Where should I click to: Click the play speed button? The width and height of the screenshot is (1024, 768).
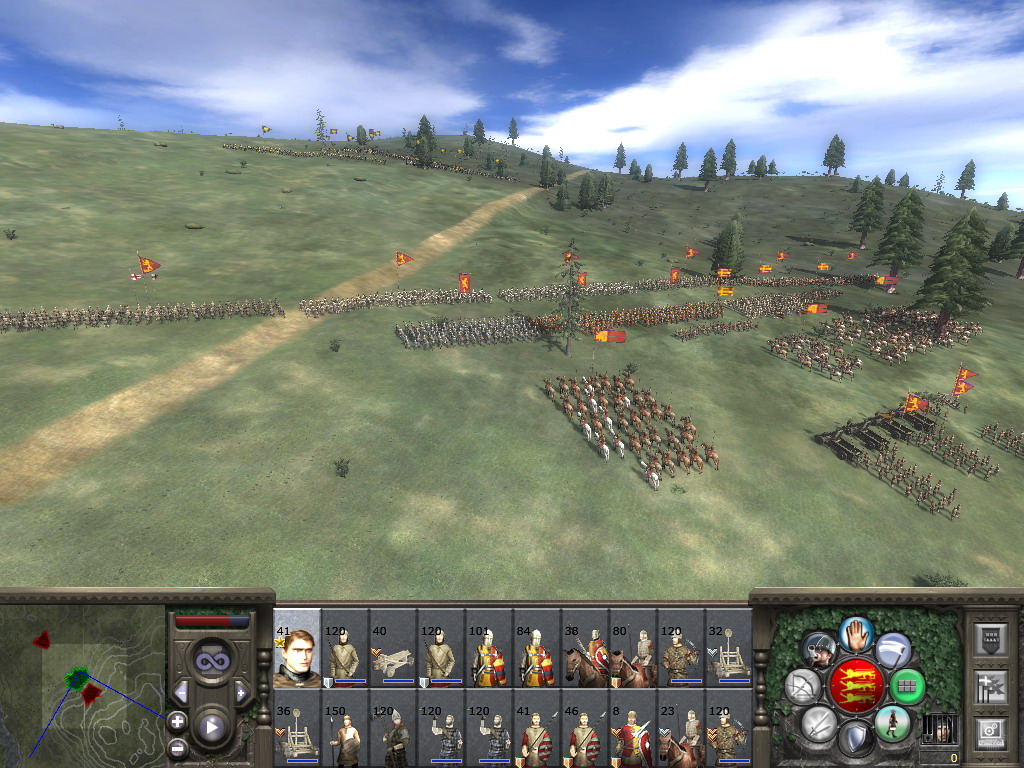[x=211, y=727]
